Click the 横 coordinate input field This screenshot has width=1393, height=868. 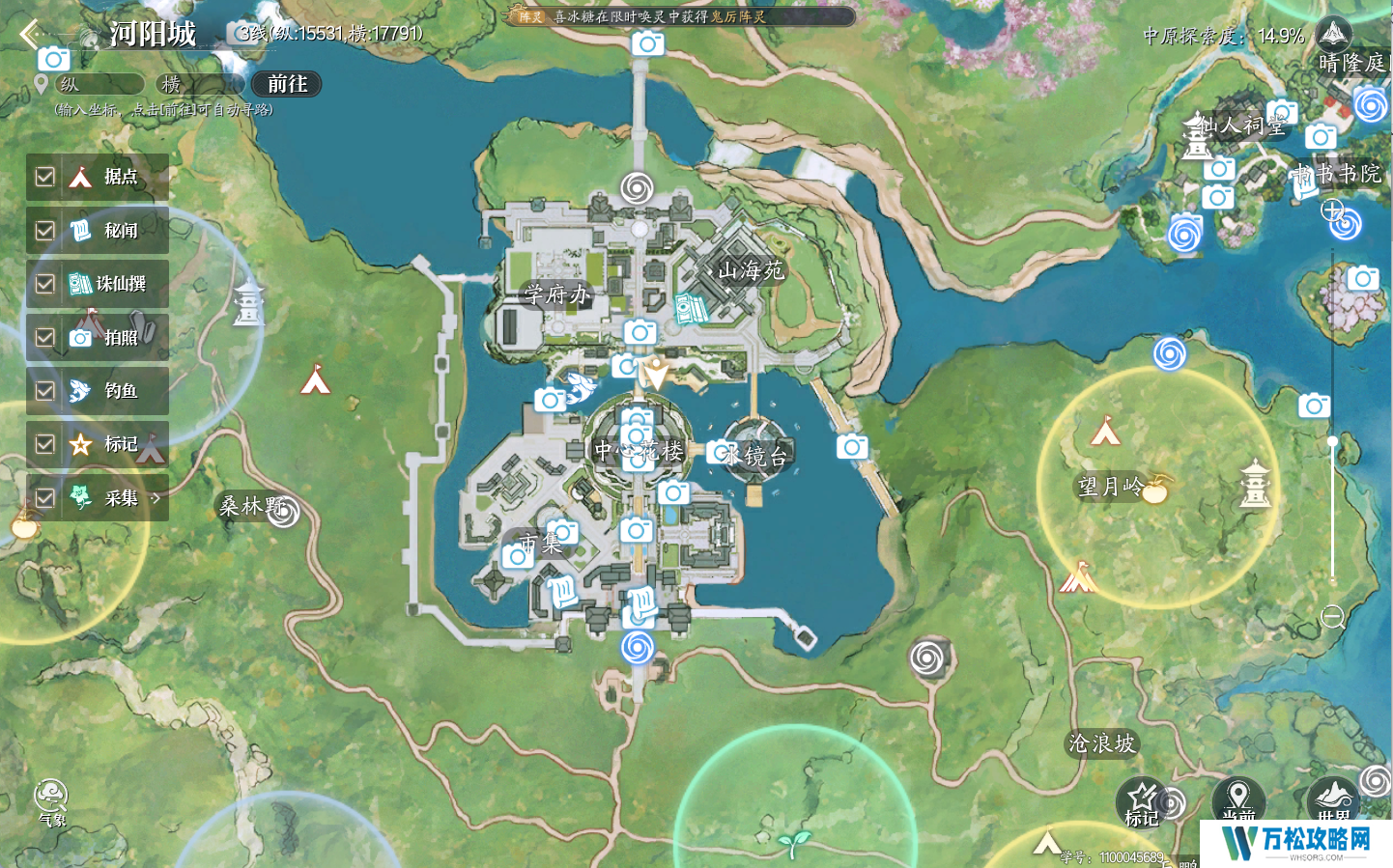pyautogui.click(x=198, y=85)
